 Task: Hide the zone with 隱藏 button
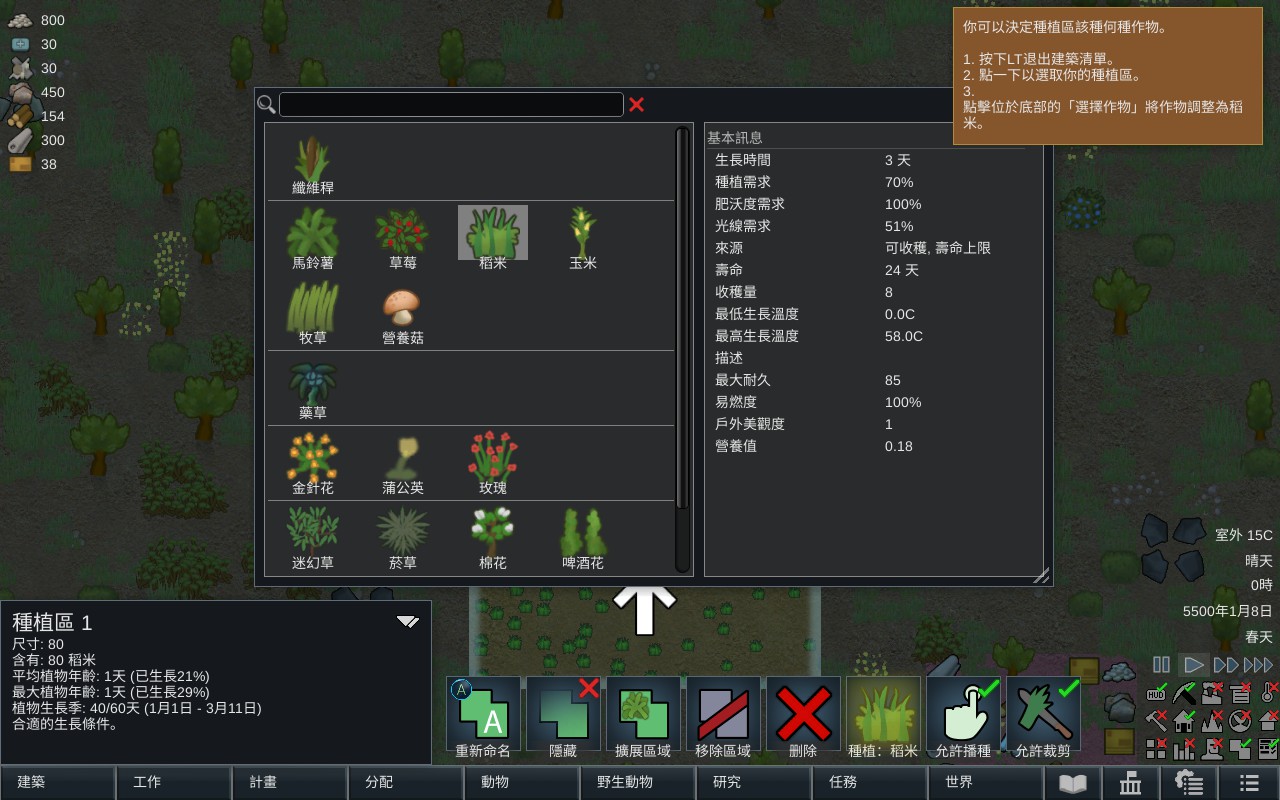[563, 714]
